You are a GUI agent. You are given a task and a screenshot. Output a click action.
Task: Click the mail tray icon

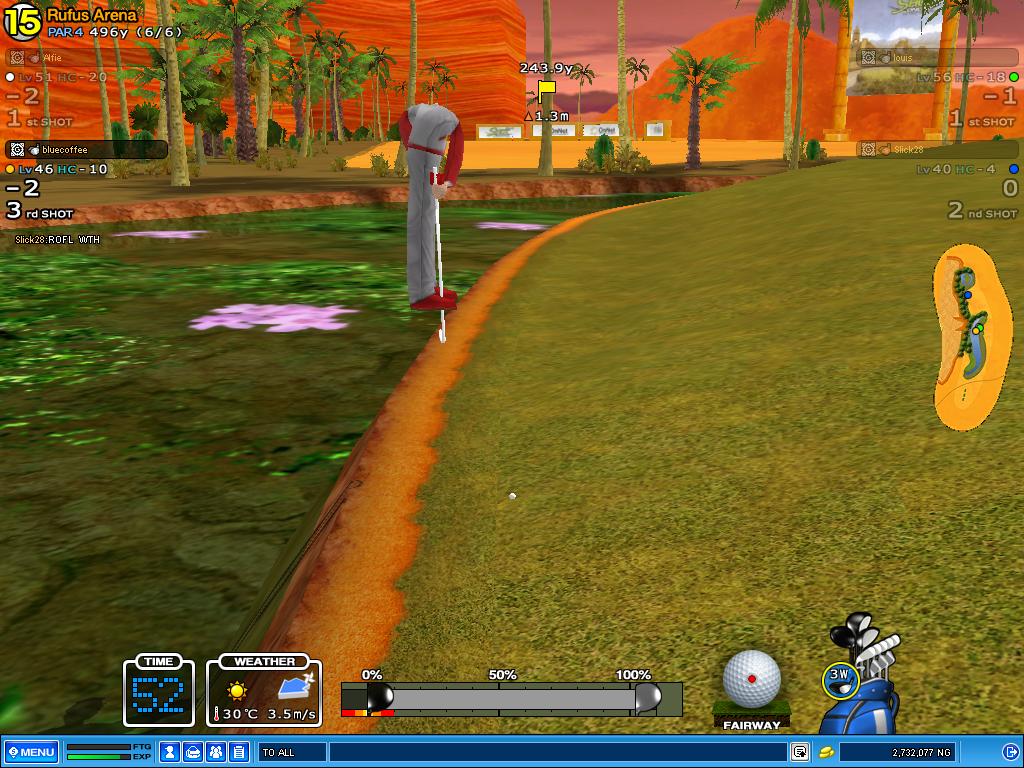coord(193,752)
